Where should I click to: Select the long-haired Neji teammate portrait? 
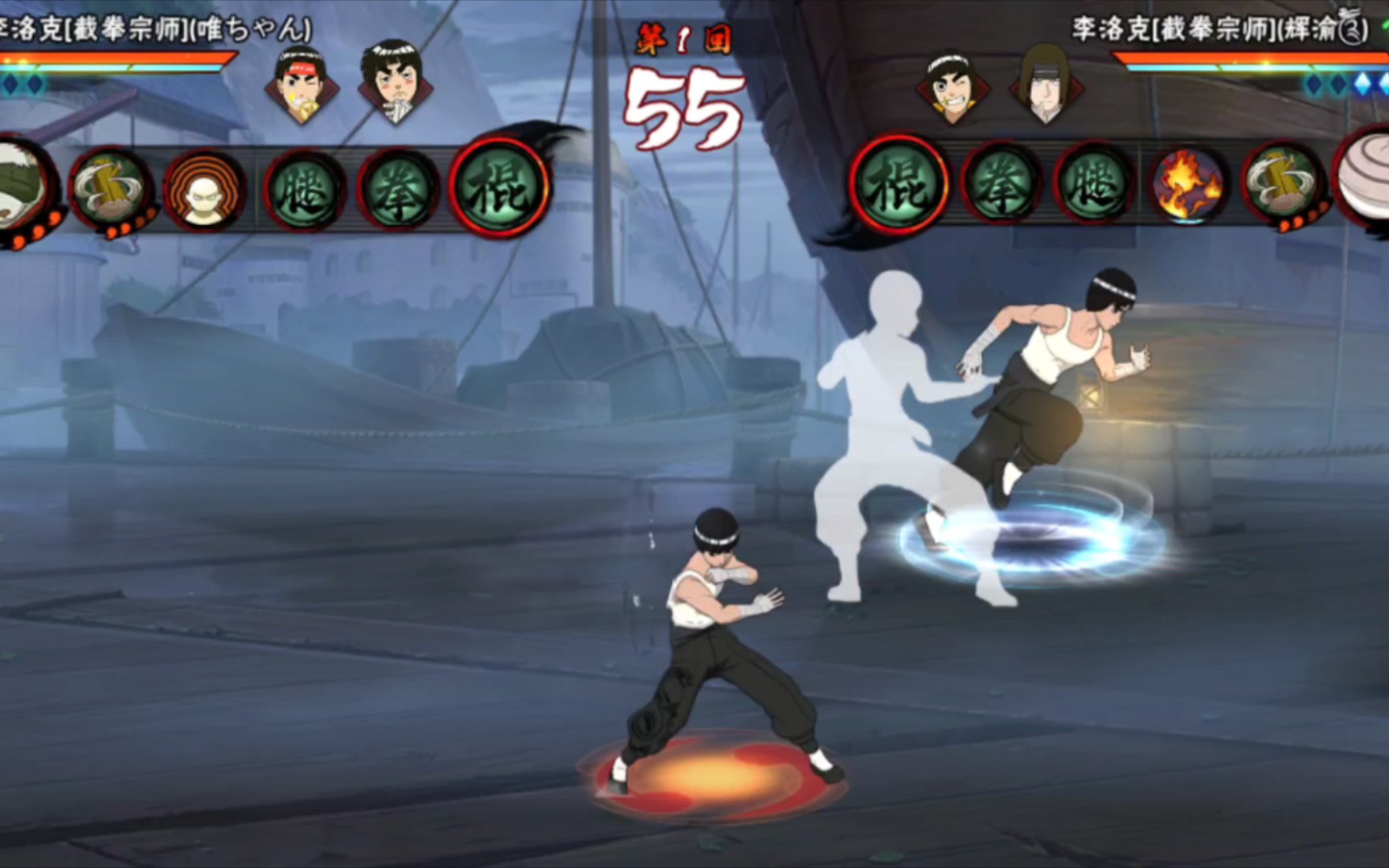point(1045,84)
